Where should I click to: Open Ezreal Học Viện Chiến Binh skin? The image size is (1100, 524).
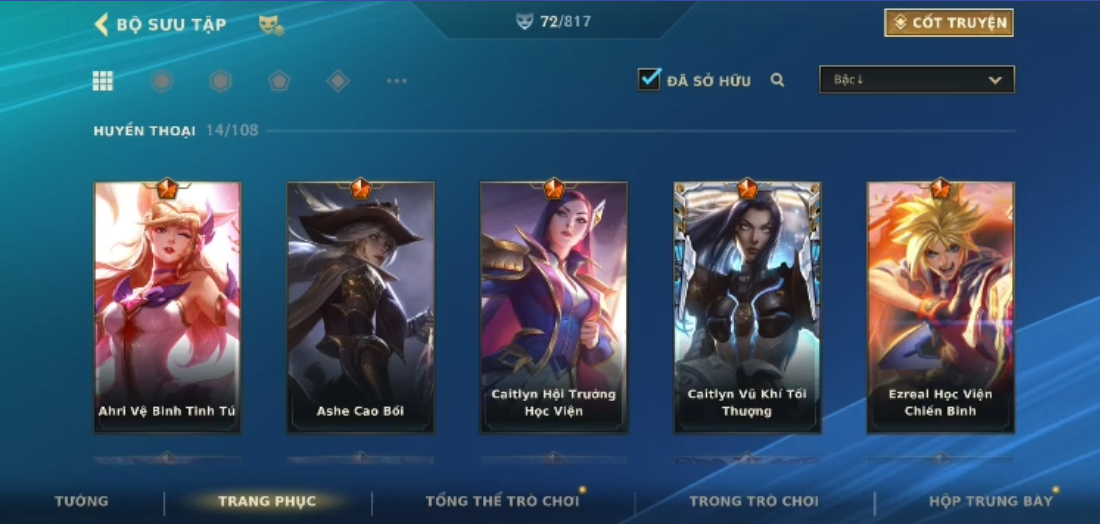click(940, 307)
